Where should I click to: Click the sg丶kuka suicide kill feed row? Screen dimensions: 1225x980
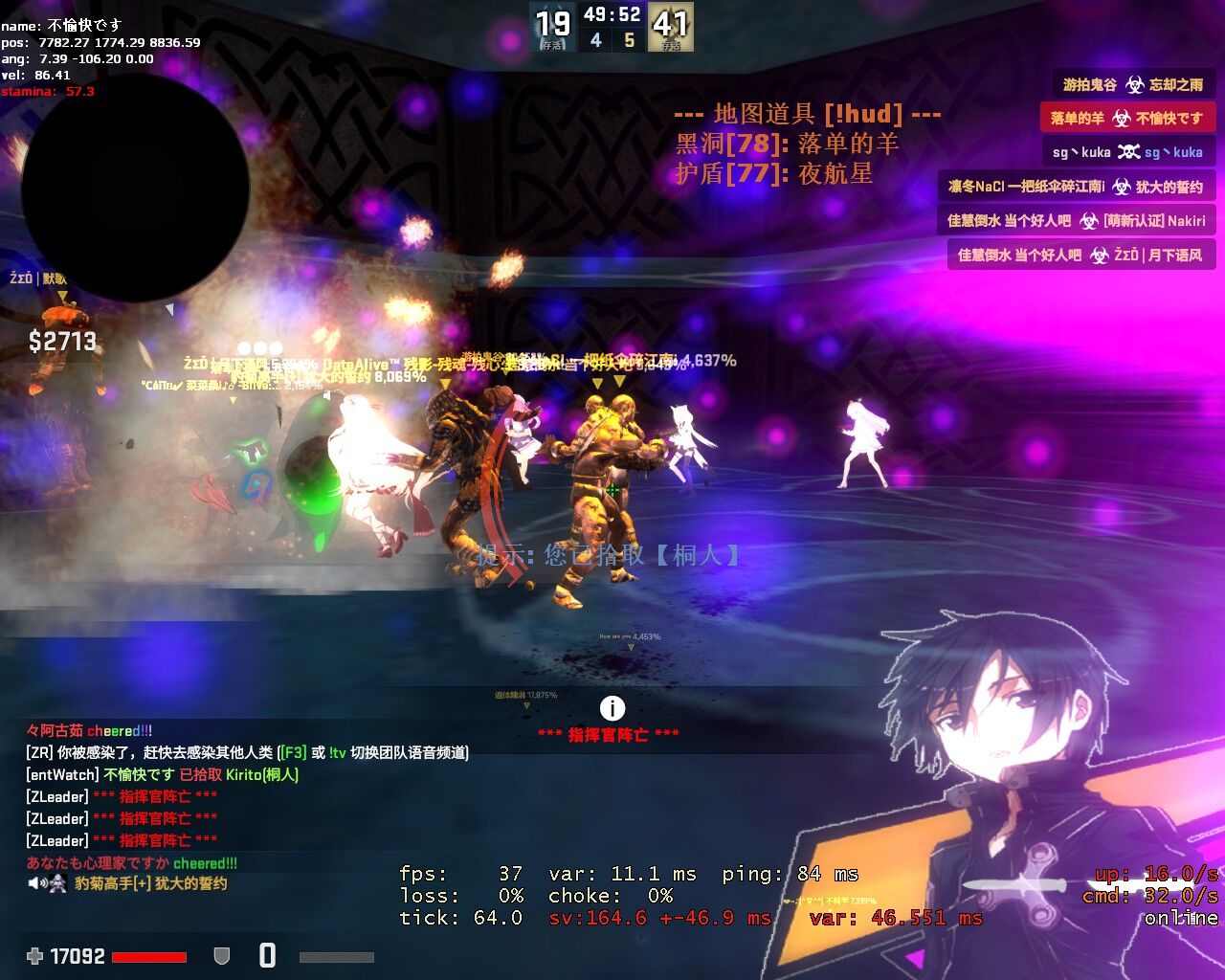[x=1127, y=152]
